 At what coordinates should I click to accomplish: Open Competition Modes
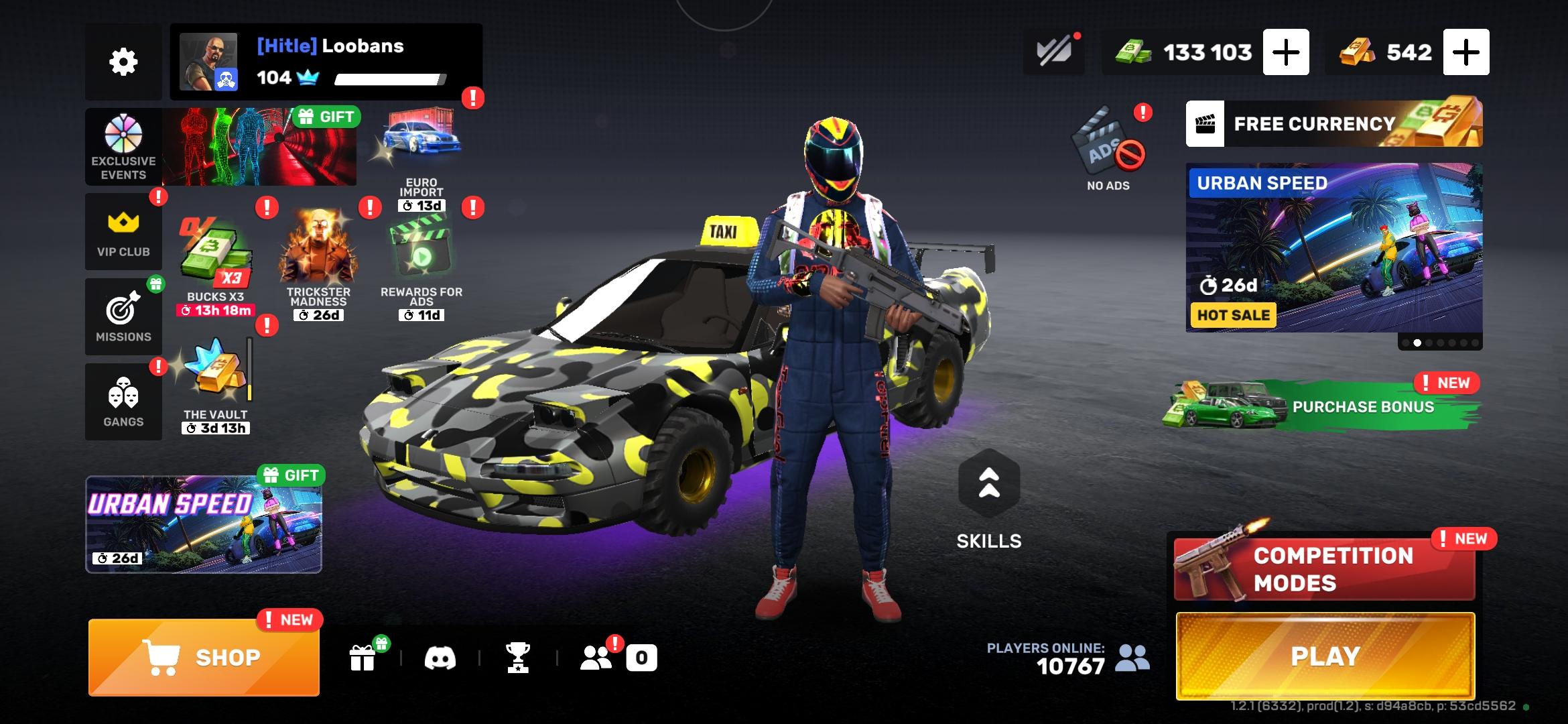pyautogui.click(x=1325, y=568)
